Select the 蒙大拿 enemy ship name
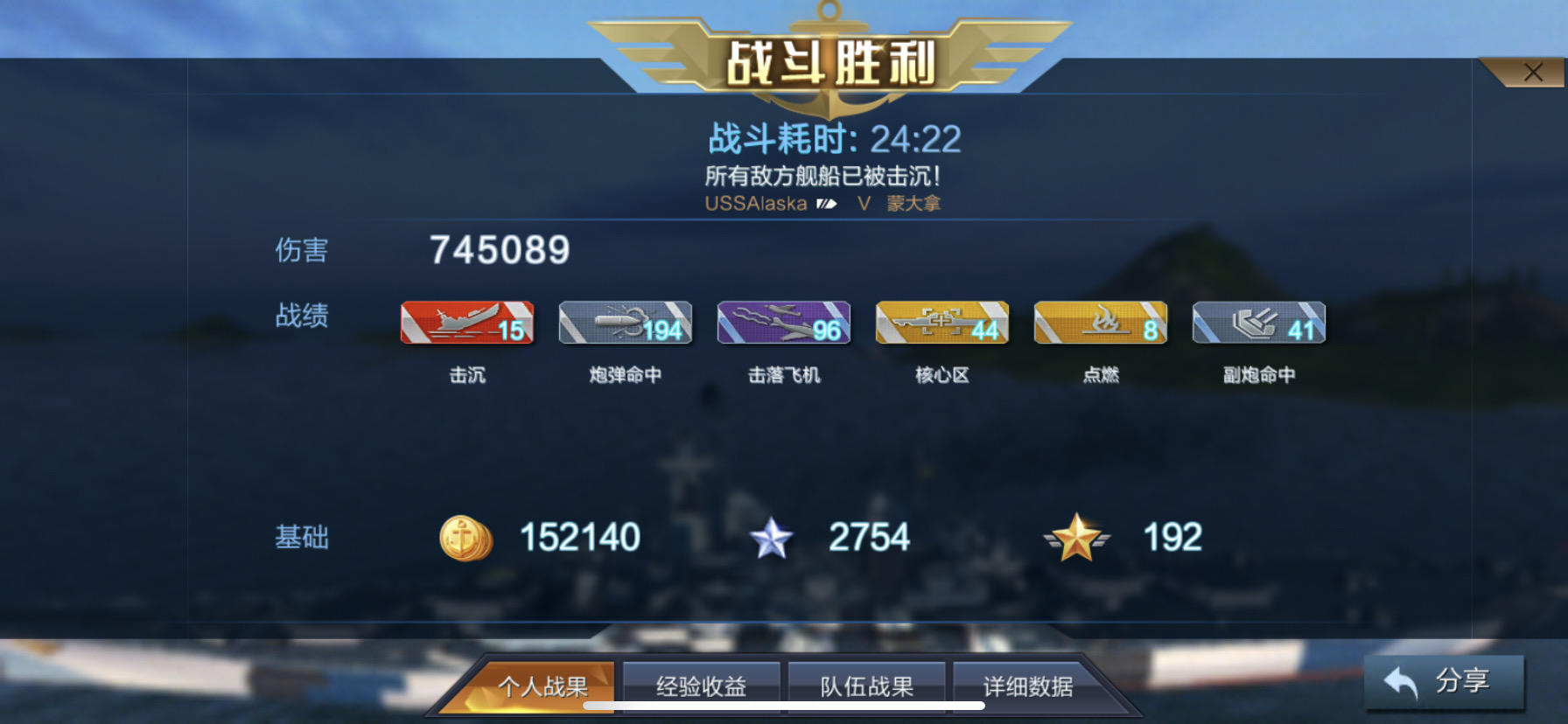This screenshot has height=724, width=1568. coord(913,203)
